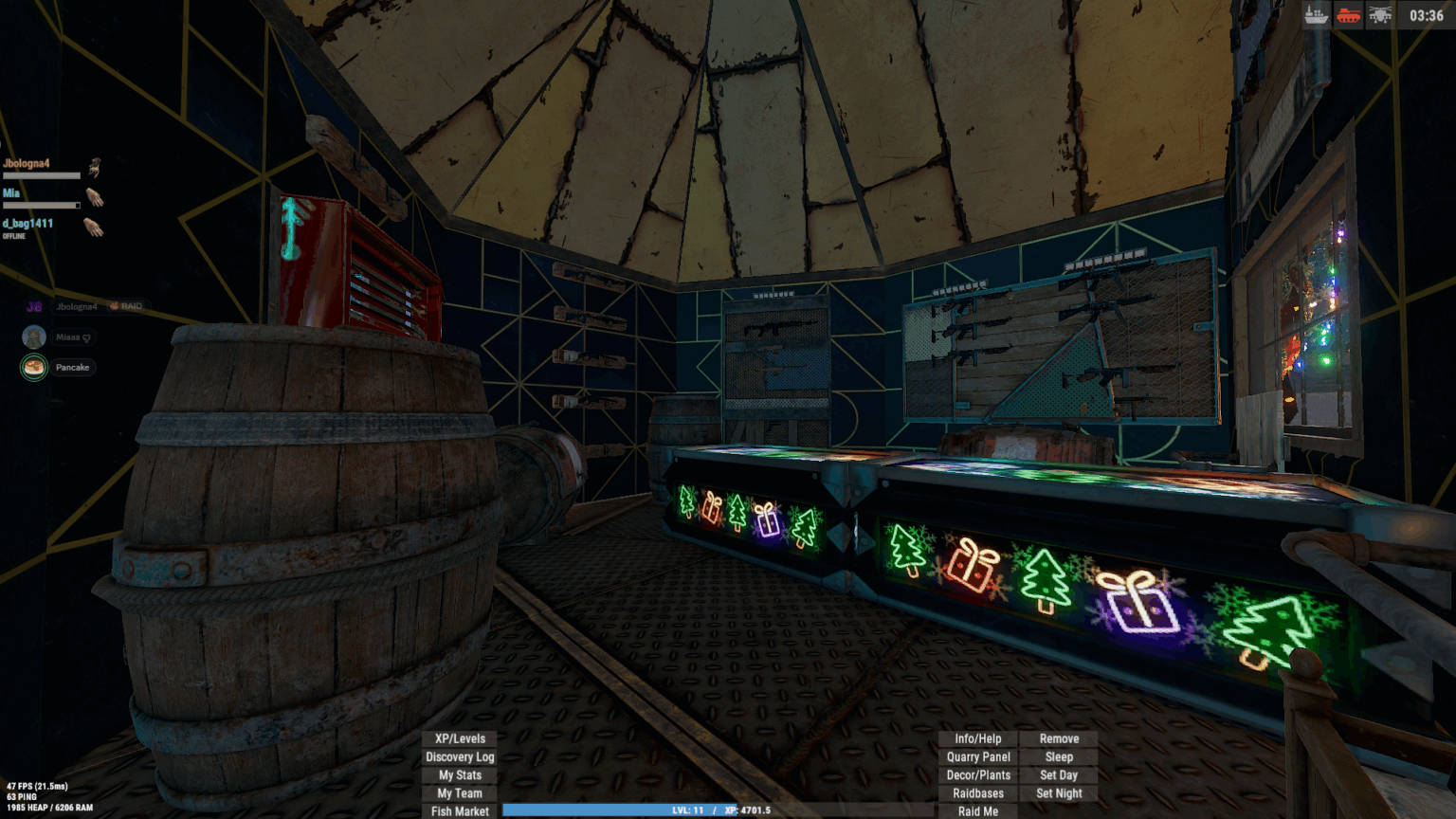
Task: Click Jbologna4's purple Discord avatar
Action: (x=33, y=305)
